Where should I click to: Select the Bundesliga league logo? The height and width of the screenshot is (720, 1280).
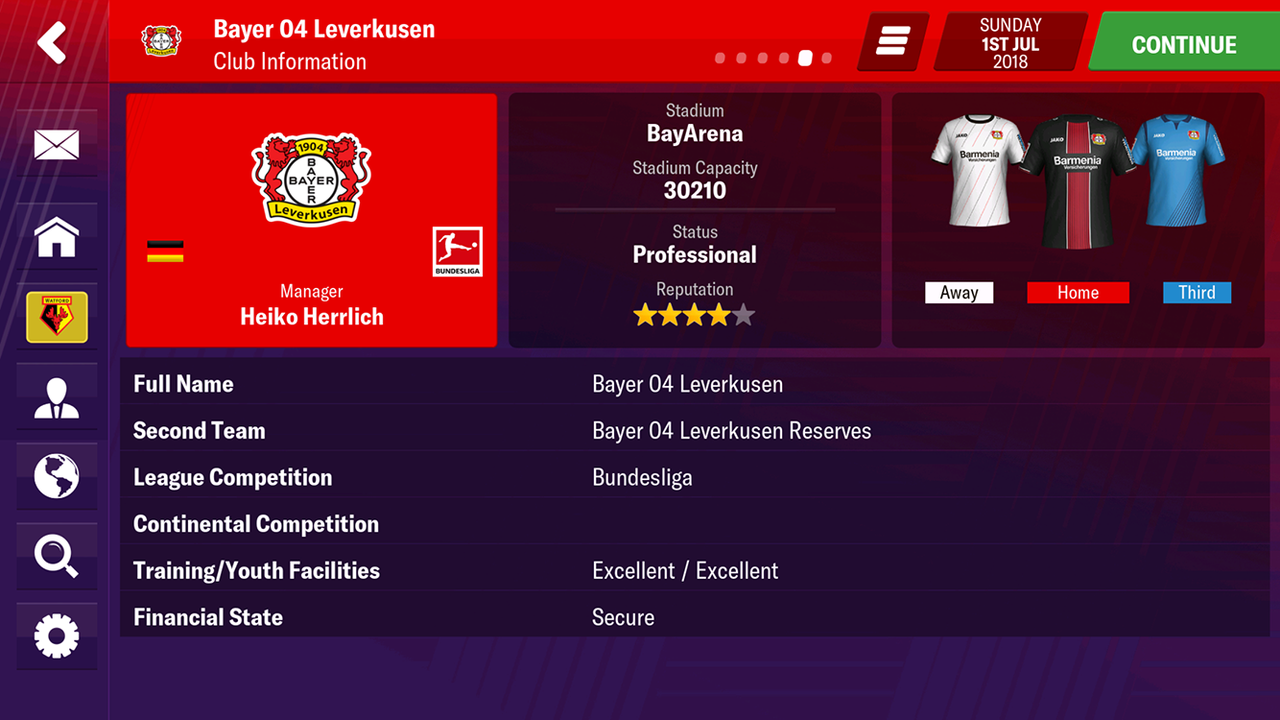456,253
